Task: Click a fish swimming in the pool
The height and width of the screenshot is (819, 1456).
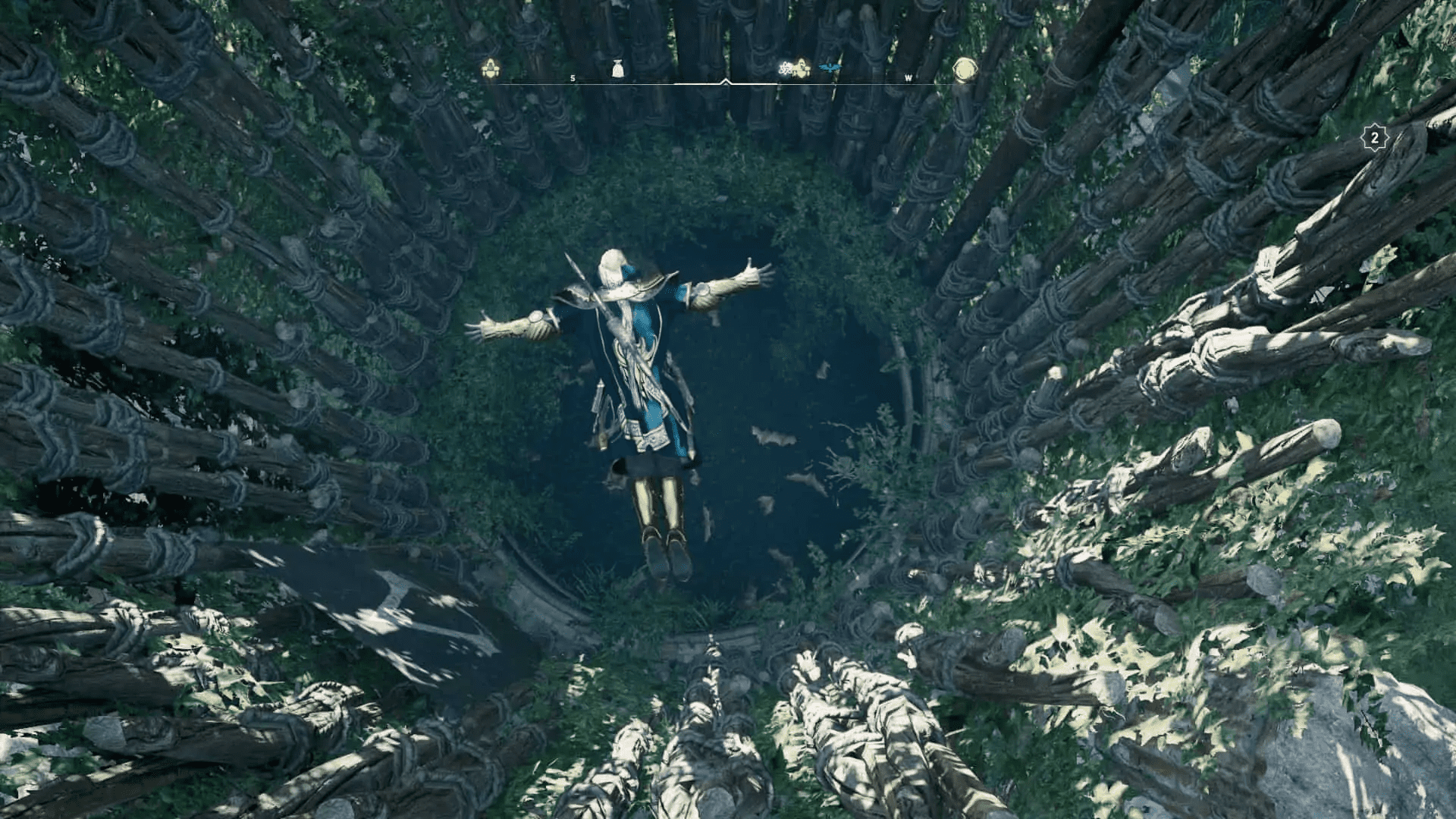Action: click(x=773, y=436)
